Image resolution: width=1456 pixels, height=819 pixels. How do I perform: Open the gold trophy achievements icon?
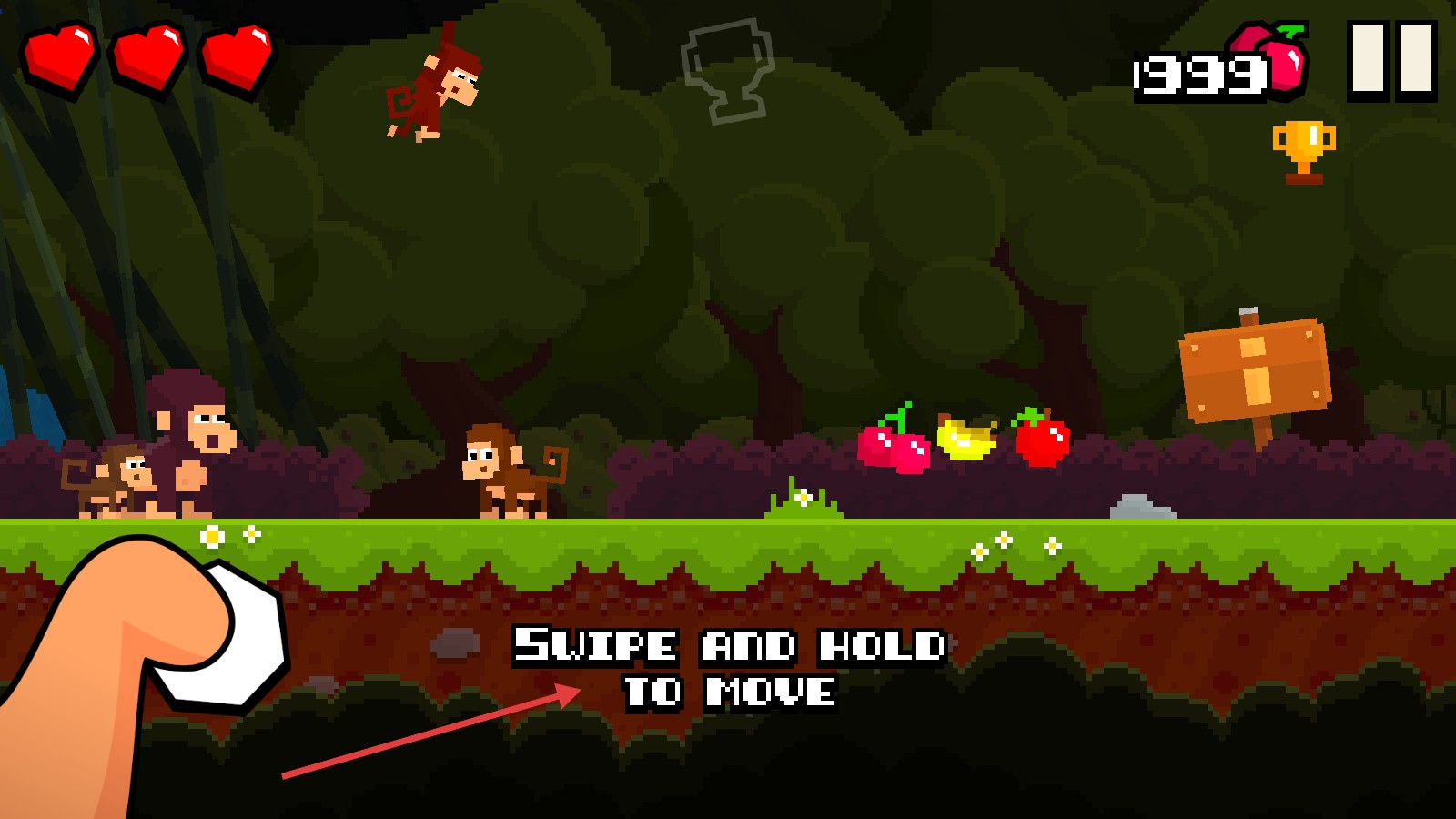[1303, 150]
